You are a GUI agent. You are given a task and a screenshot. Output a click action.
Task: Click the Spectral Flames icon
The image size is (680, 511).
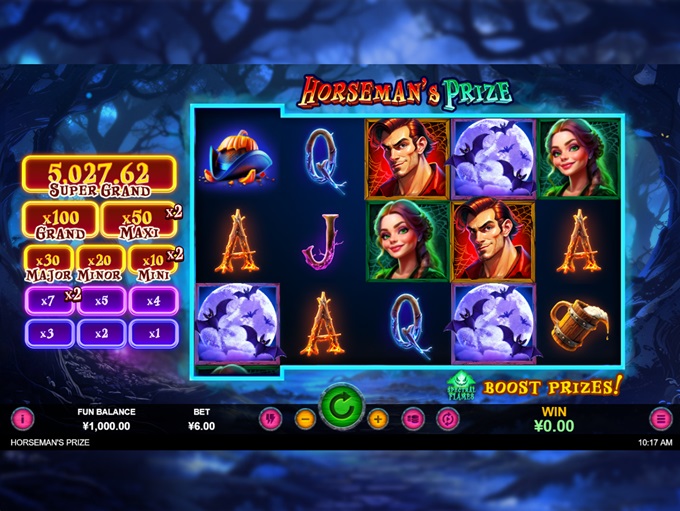pos(462,386)
